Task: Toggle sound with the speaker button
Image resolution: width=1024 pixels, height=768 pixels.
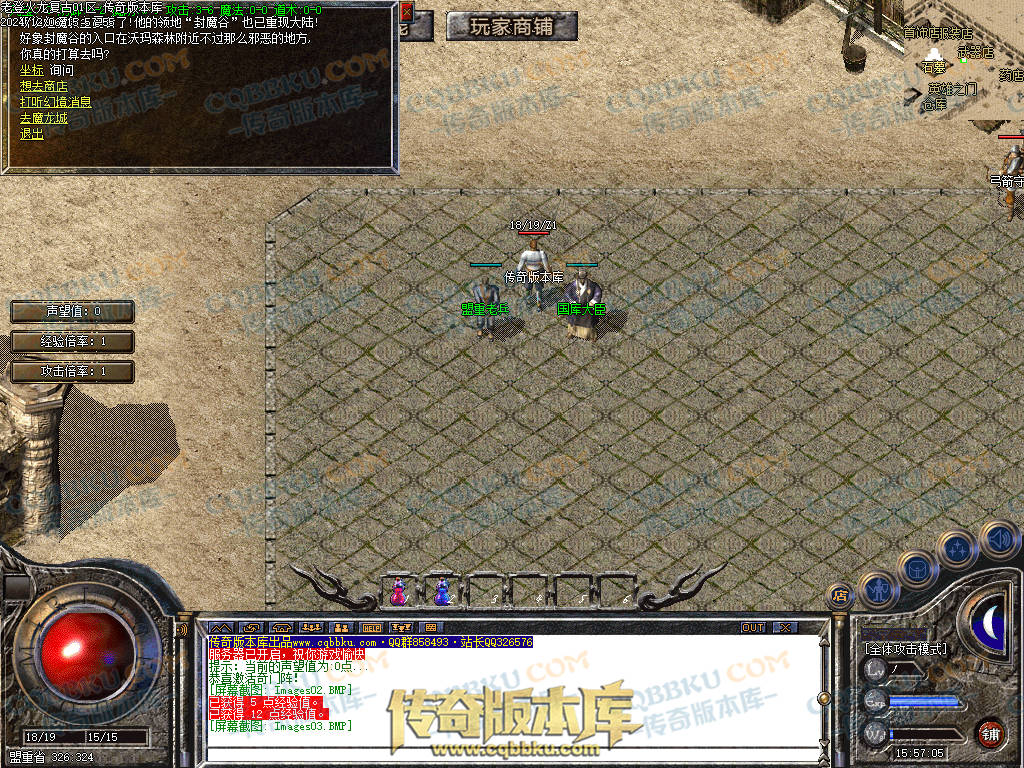Action: [x=998, y=539]
